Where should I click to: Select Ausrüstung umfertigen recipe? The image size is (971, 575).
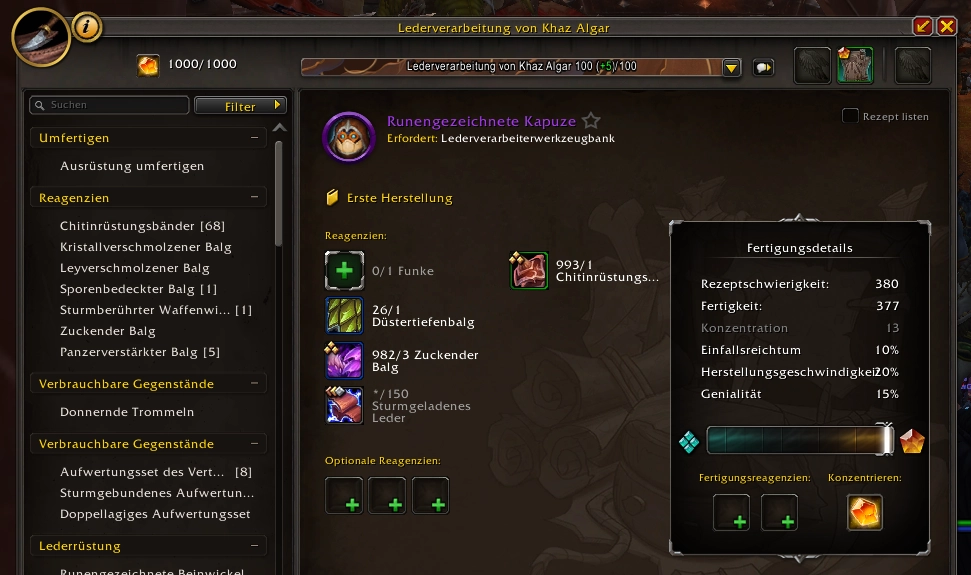click(132, 166)
